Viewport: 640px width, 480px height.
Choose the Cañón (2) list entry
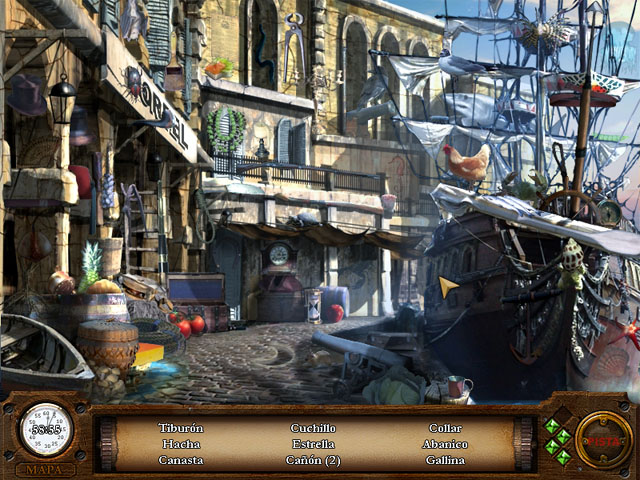[x=313, y=460]
